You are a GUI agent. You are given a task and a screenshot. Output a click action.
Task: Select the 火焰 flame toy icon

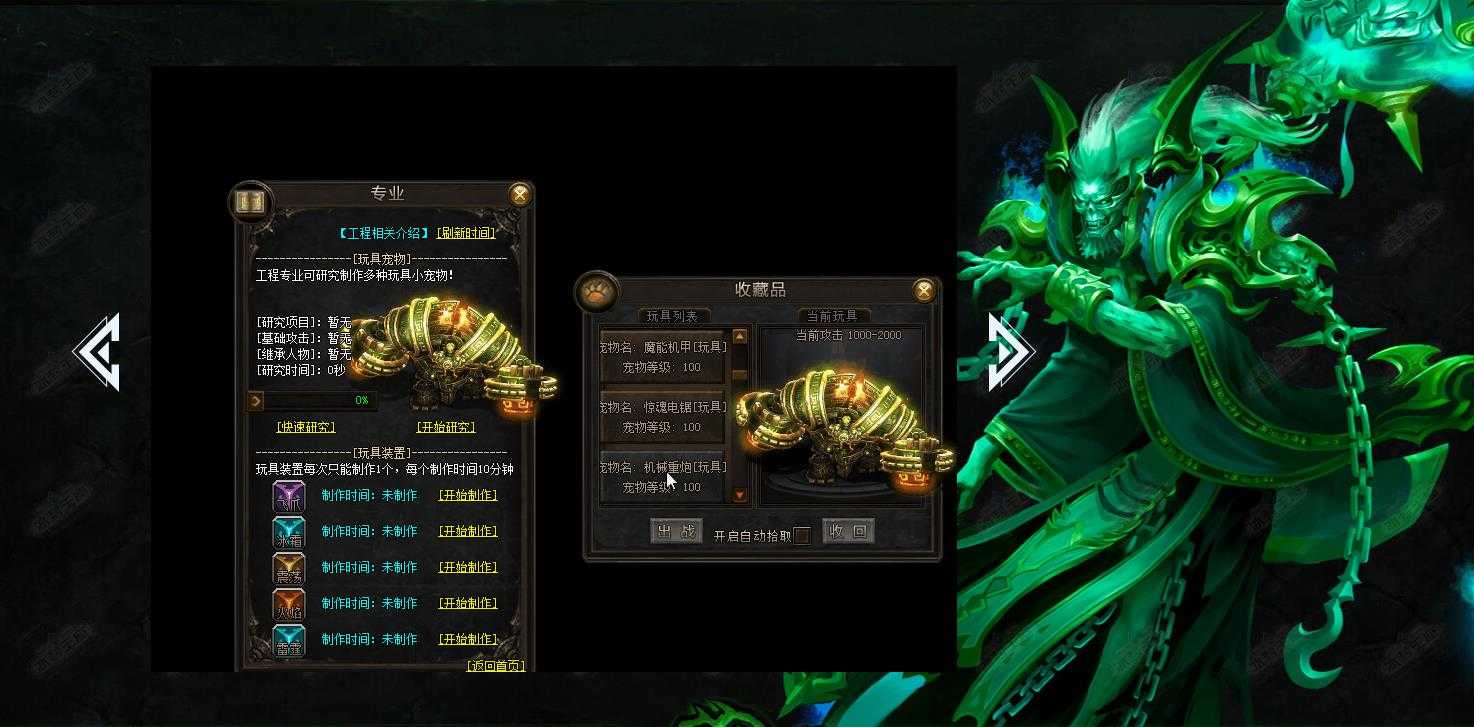(288, 603)
